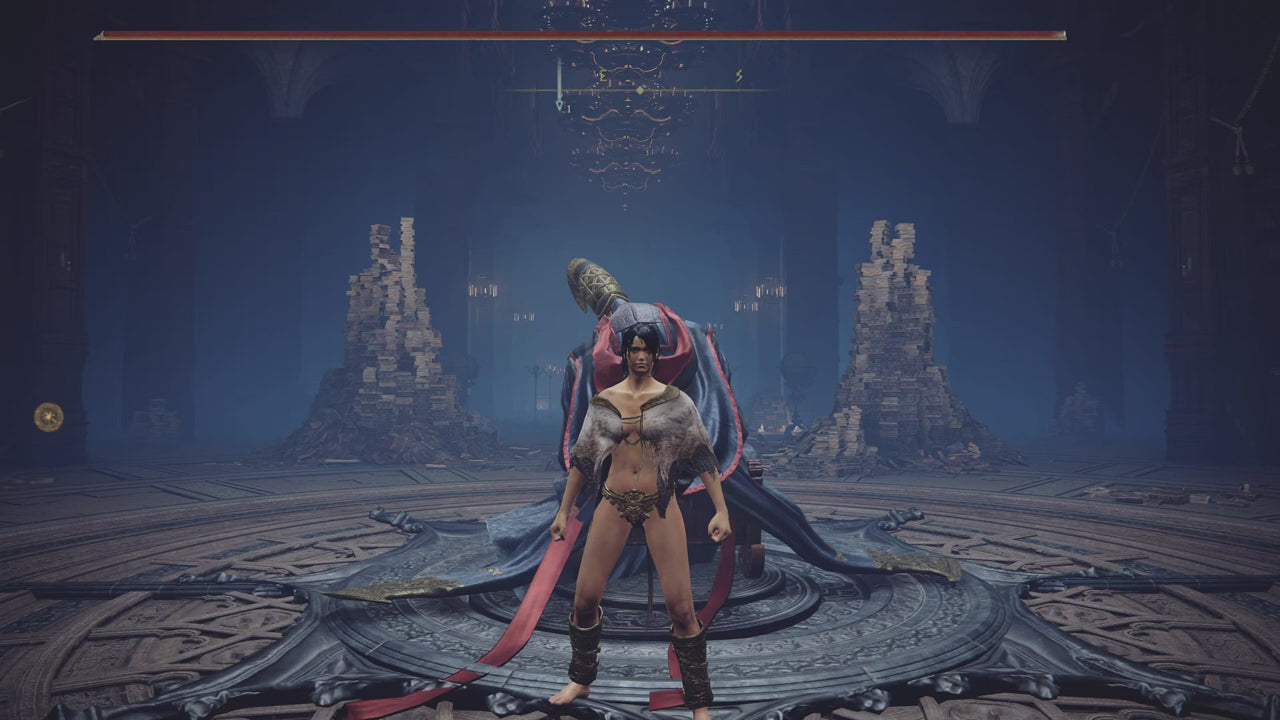Click the golden circular status icon
The width and height of the screenshot is (1280, 720).
point(48,416)
